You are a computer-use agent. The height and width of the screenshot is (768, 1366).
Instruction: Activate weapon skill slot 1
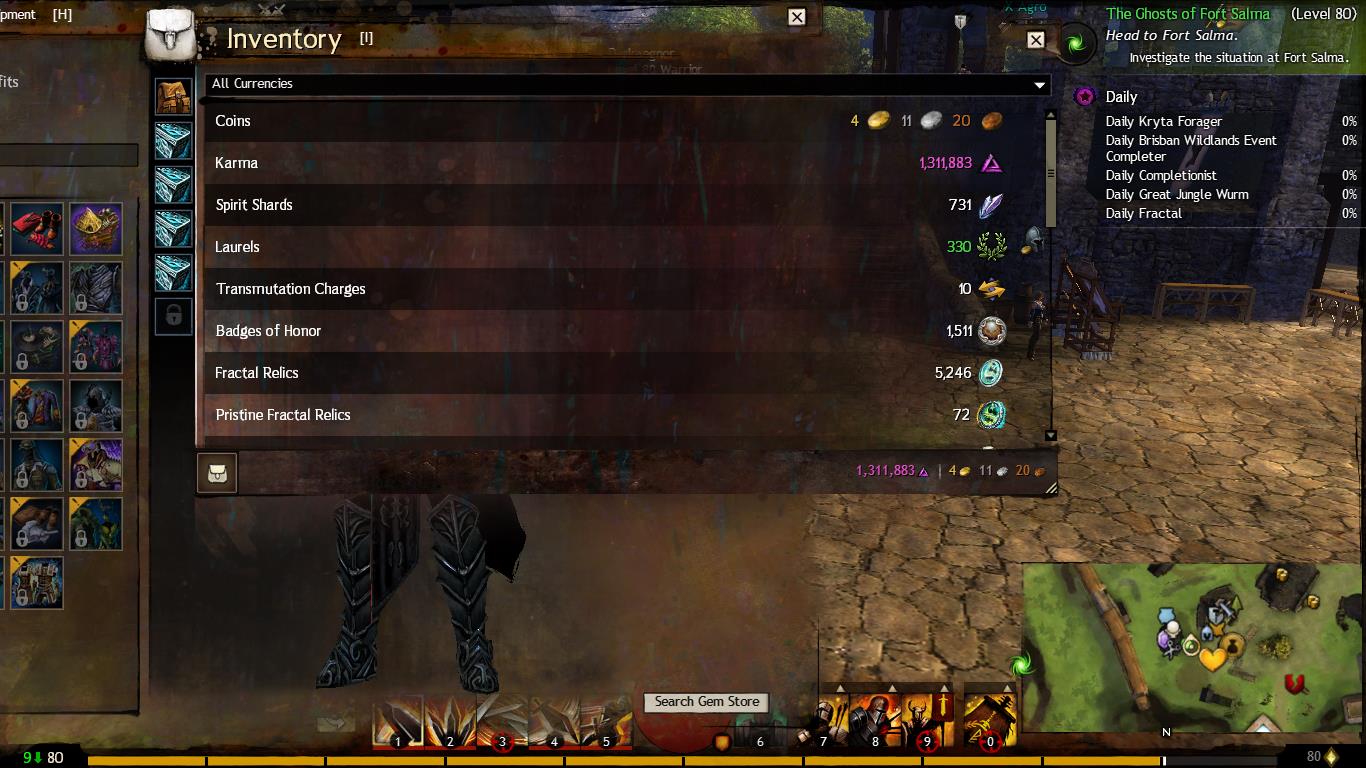click(398, 722)
